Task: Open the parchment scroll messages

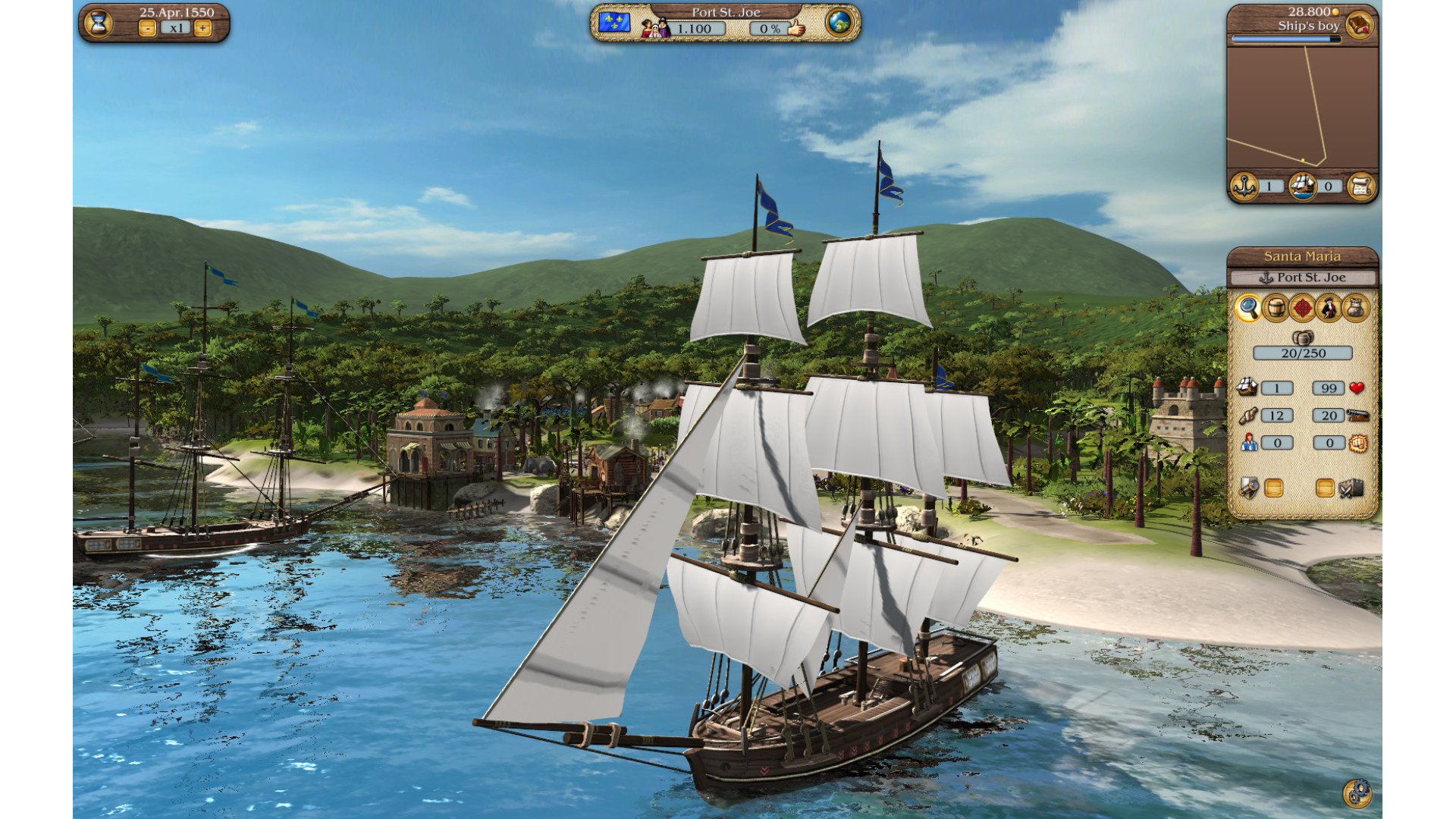Action: click(1360, 186)
